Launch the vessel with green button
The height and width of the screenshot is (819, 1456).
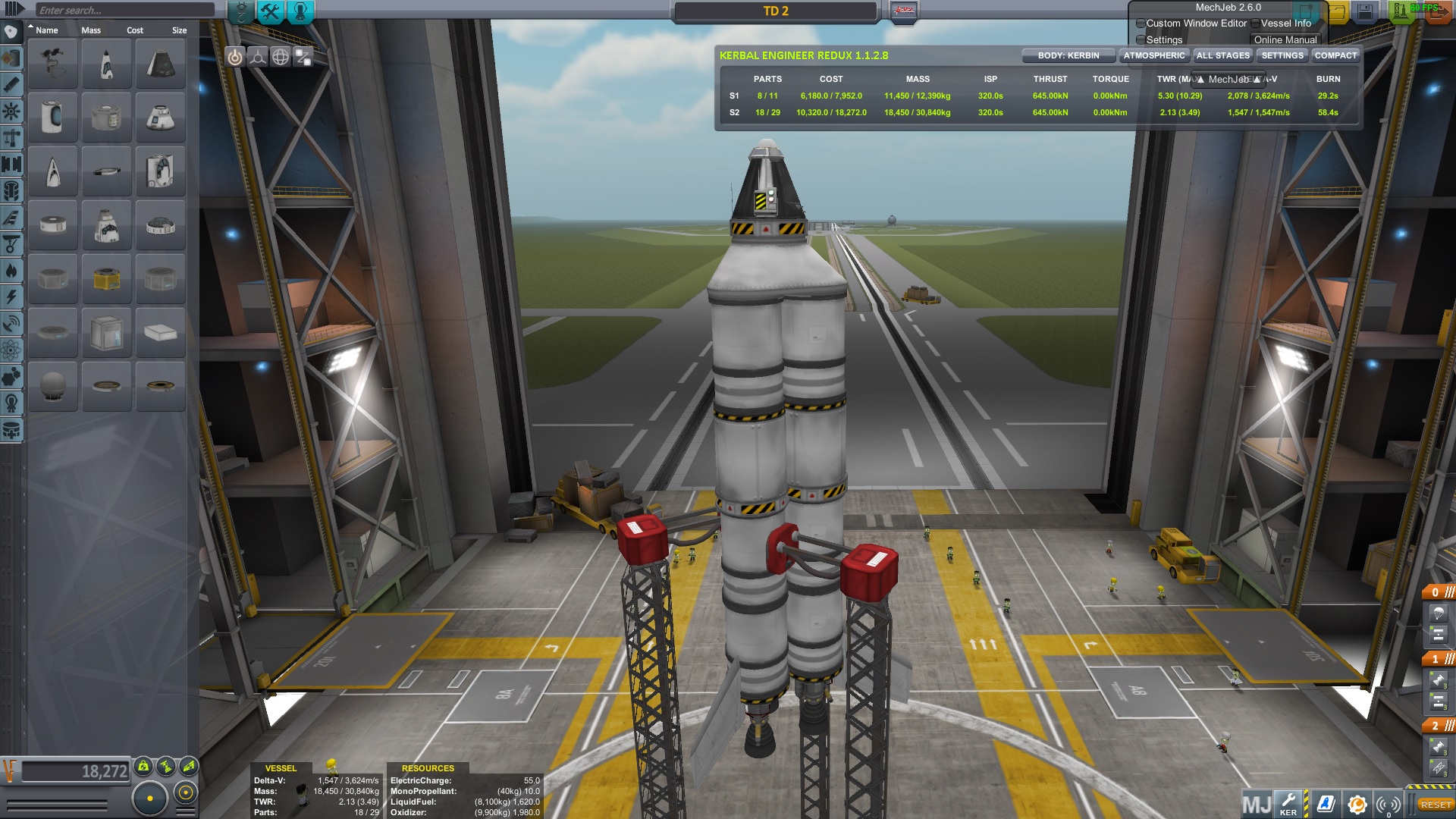[x=1401, y=11]
